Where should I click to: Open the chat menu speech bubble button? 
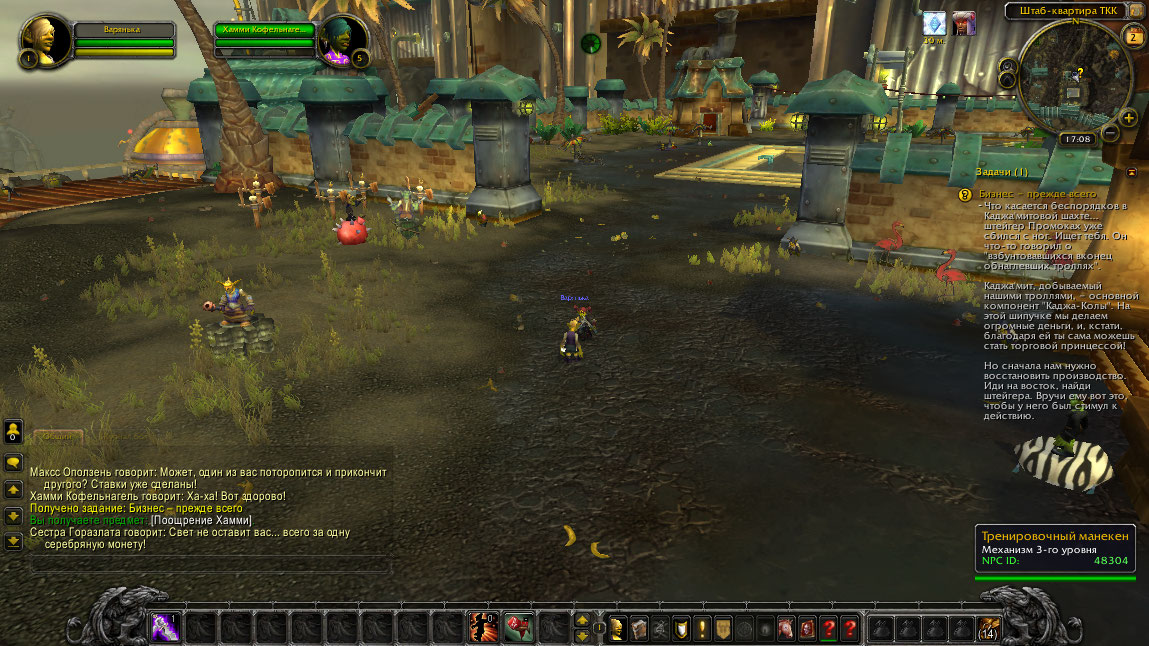(14, 462)
